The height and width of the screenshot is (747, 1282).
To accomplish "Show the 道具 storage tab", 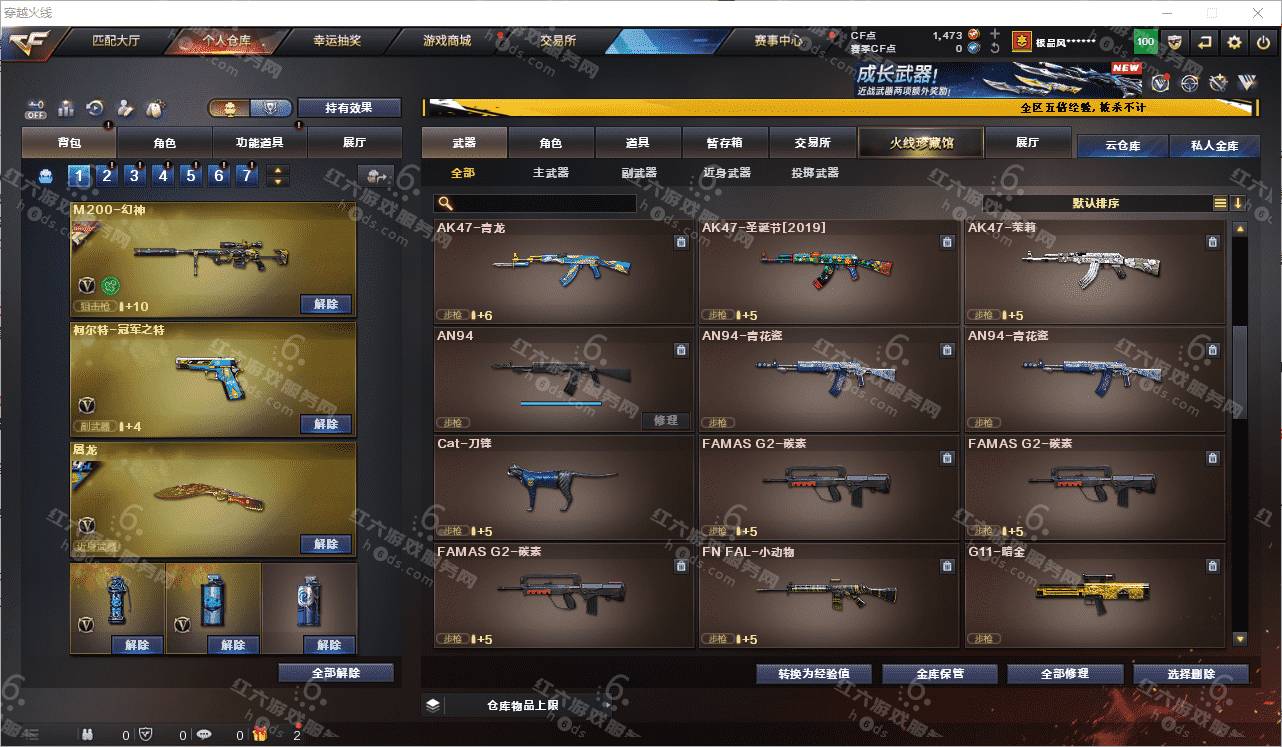I will (637, 143).
